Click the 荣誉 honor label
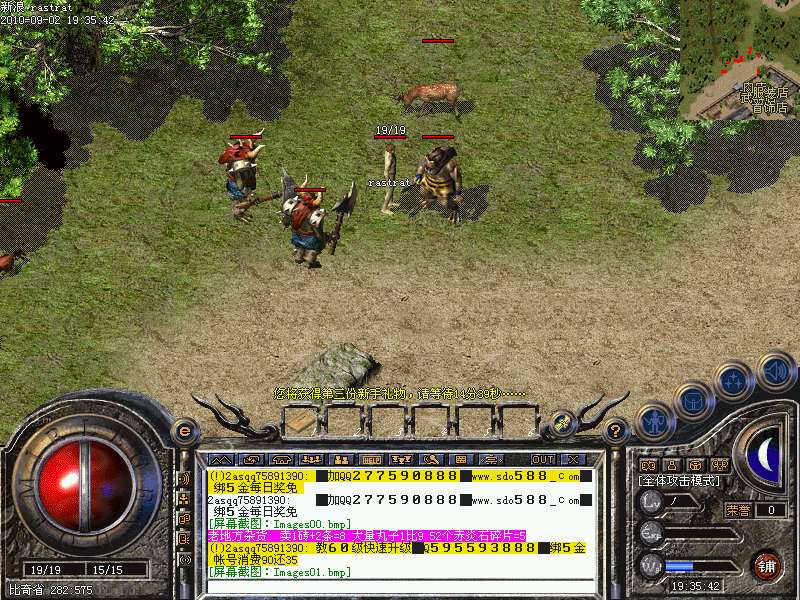This screenshot has height=600, width=800. click(x=738, y=510)
